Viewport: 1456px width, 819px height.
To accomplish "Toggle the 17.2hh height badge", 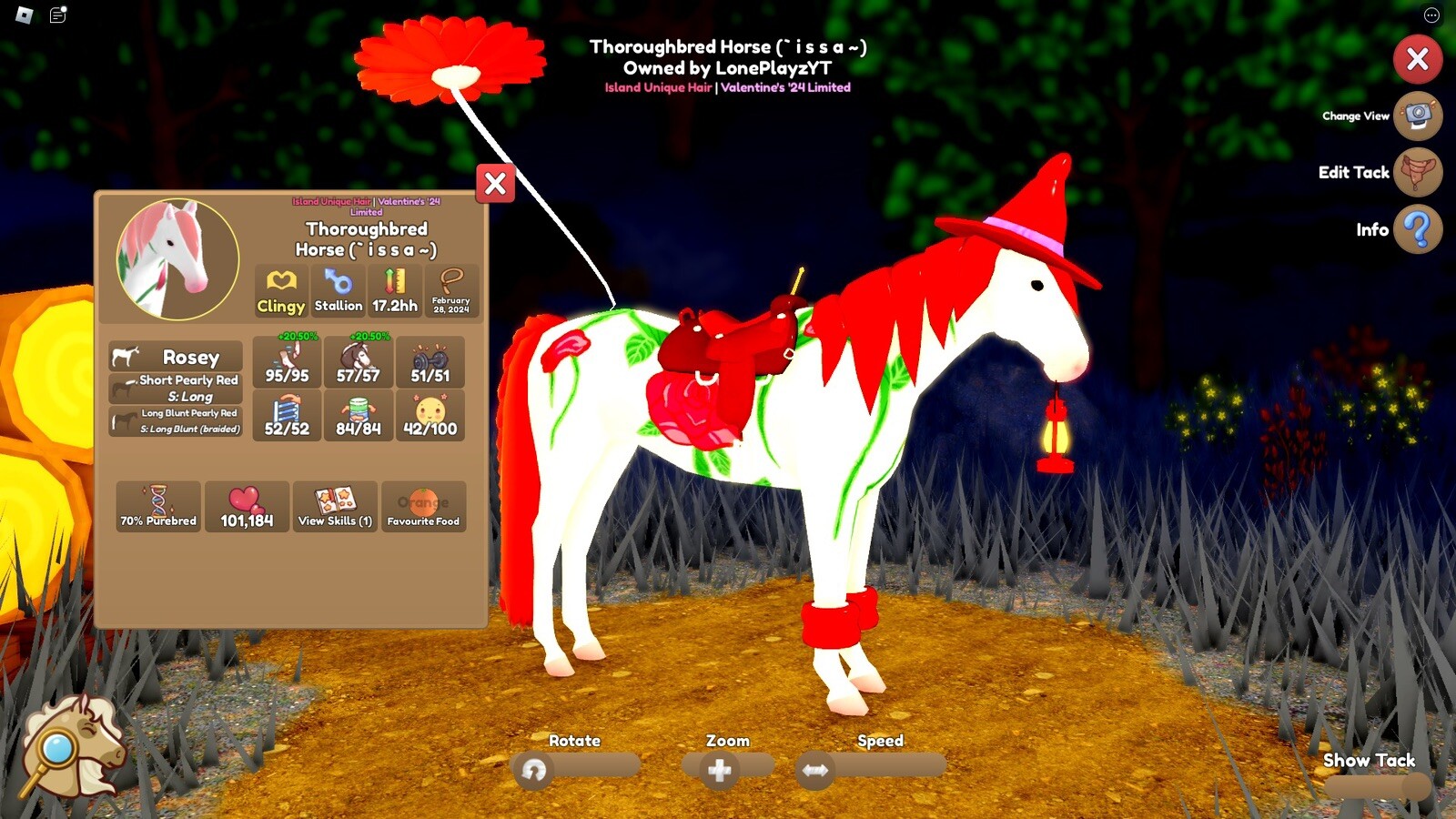I will (395, 291).
